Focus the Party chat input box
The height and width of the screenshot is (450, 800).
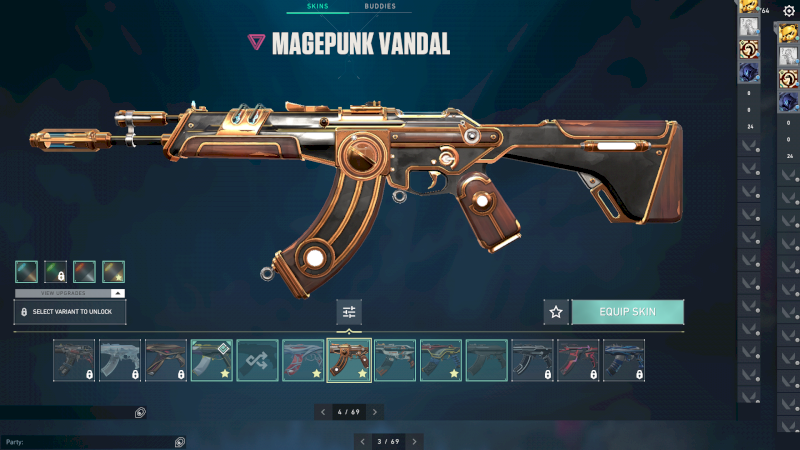pos(90,441)
